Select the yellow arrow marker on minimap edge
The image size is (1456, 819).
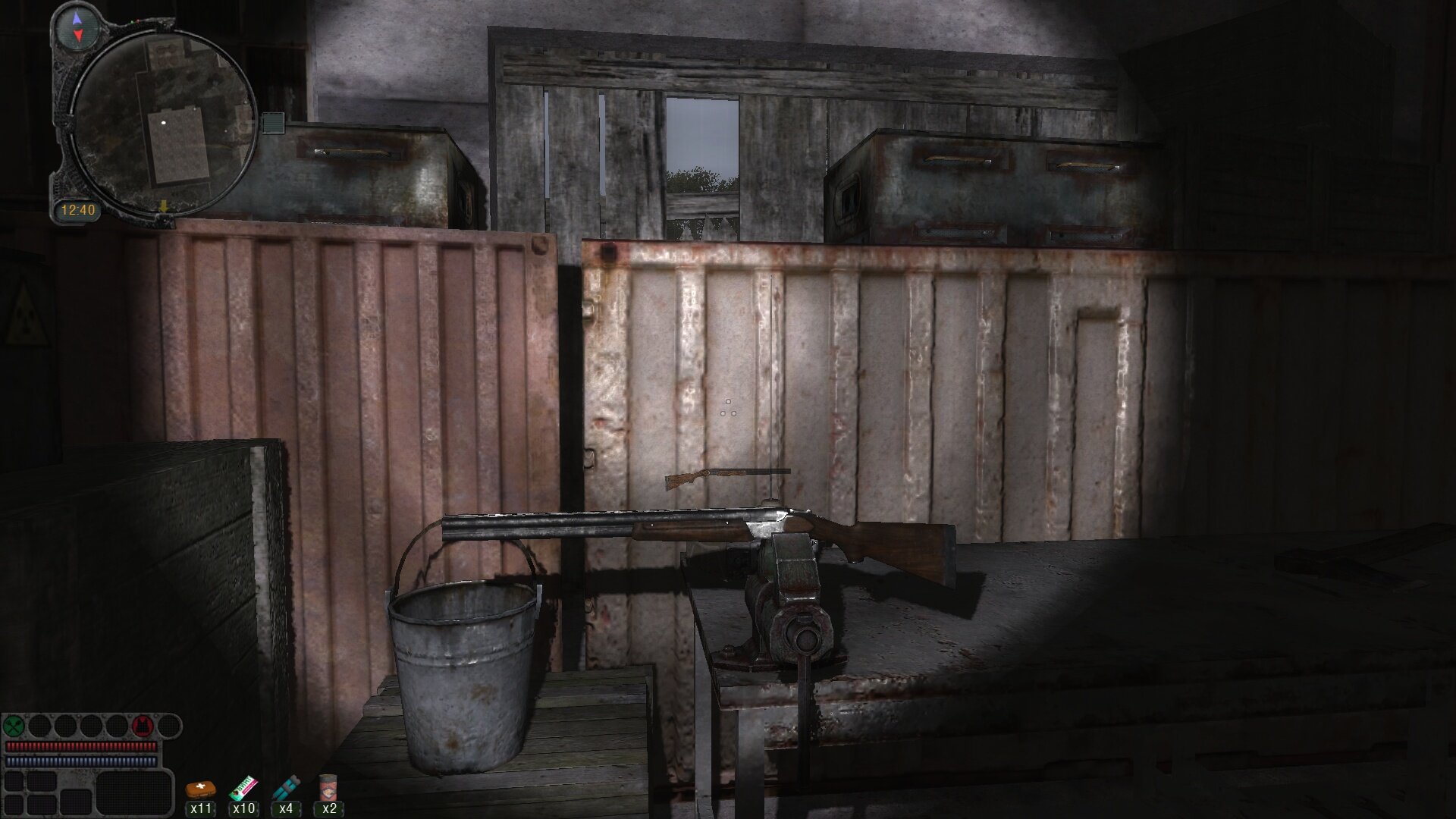tap(163, 206)
